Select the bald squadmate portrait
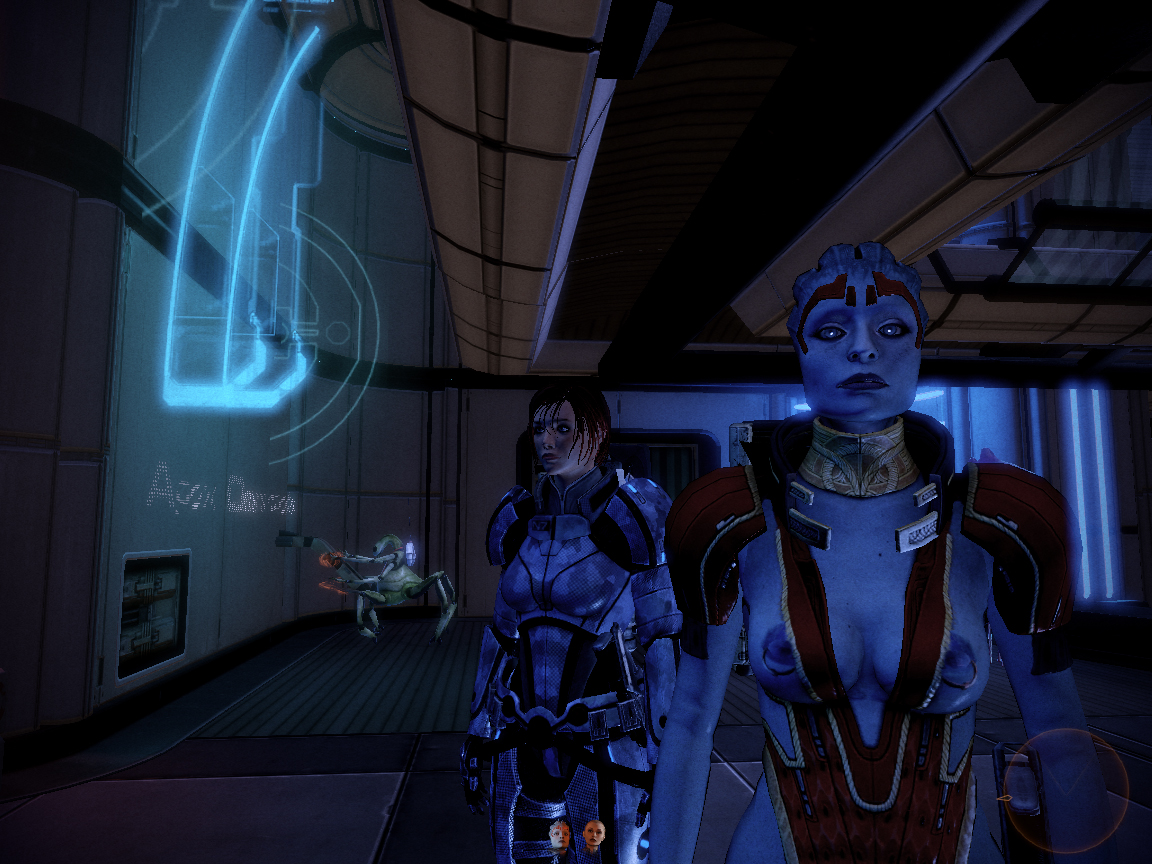This screenshot has height=864, width=1152. click(594, 833)
